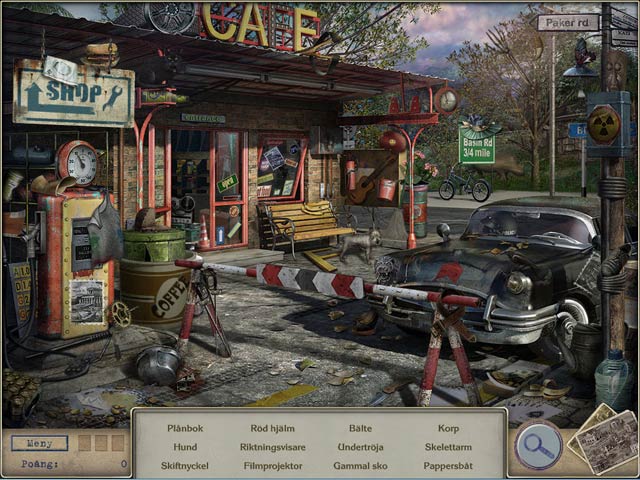Choose the 'Undertröja' word
Screen dimensions: 640x480
coord(360,447)
